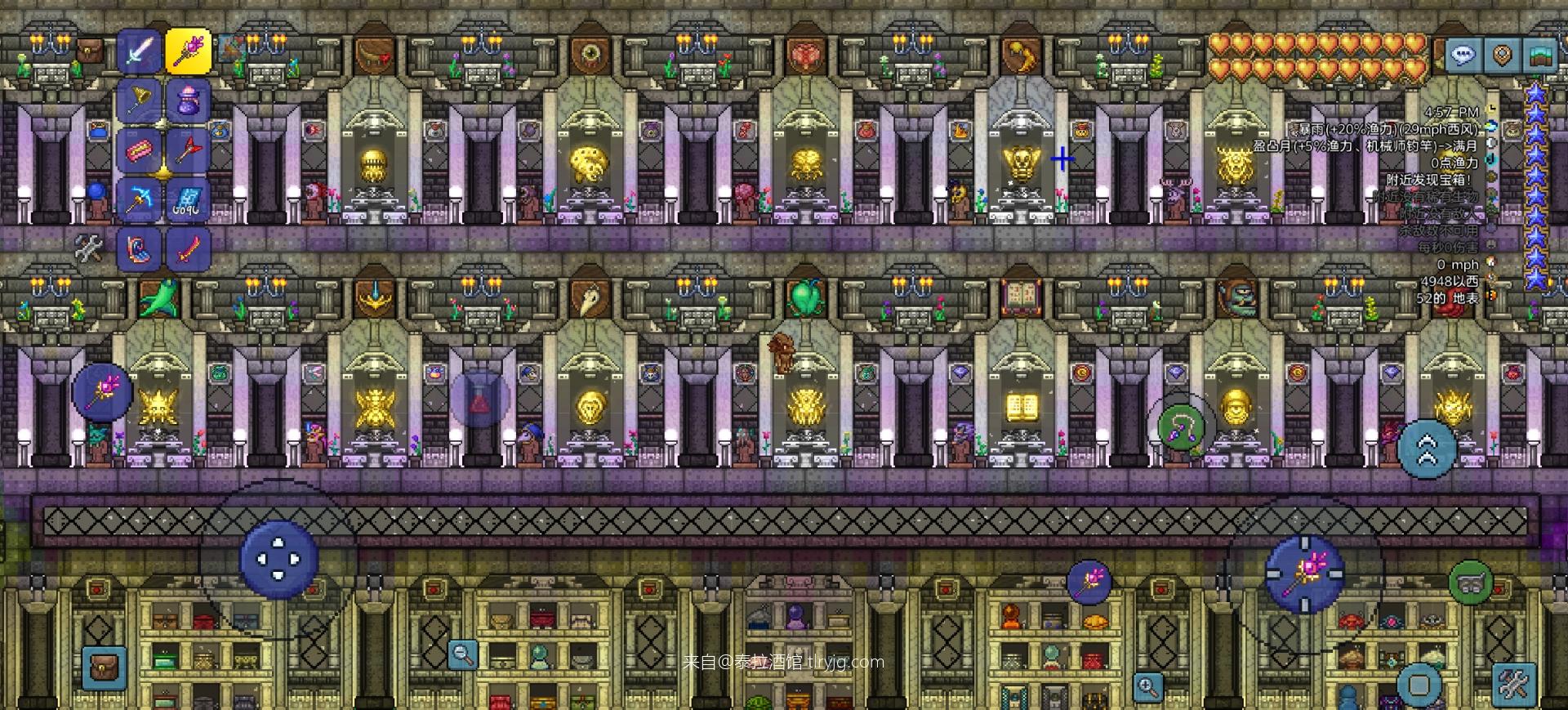Select the curved red sword hotbar slot

pyautogui.click(x=189, y=248)
